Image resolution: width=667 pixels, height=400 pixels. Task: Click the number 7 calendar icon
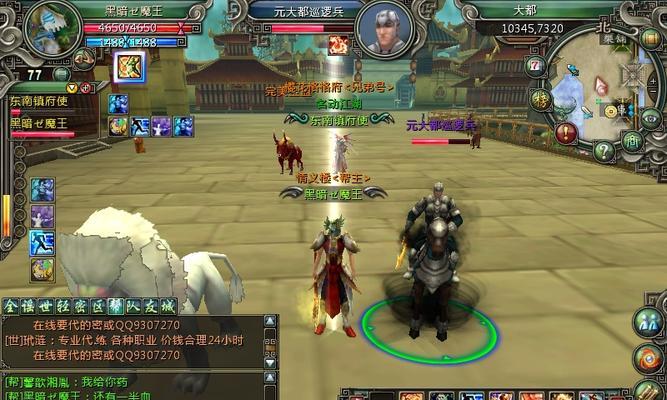[535, 66]
